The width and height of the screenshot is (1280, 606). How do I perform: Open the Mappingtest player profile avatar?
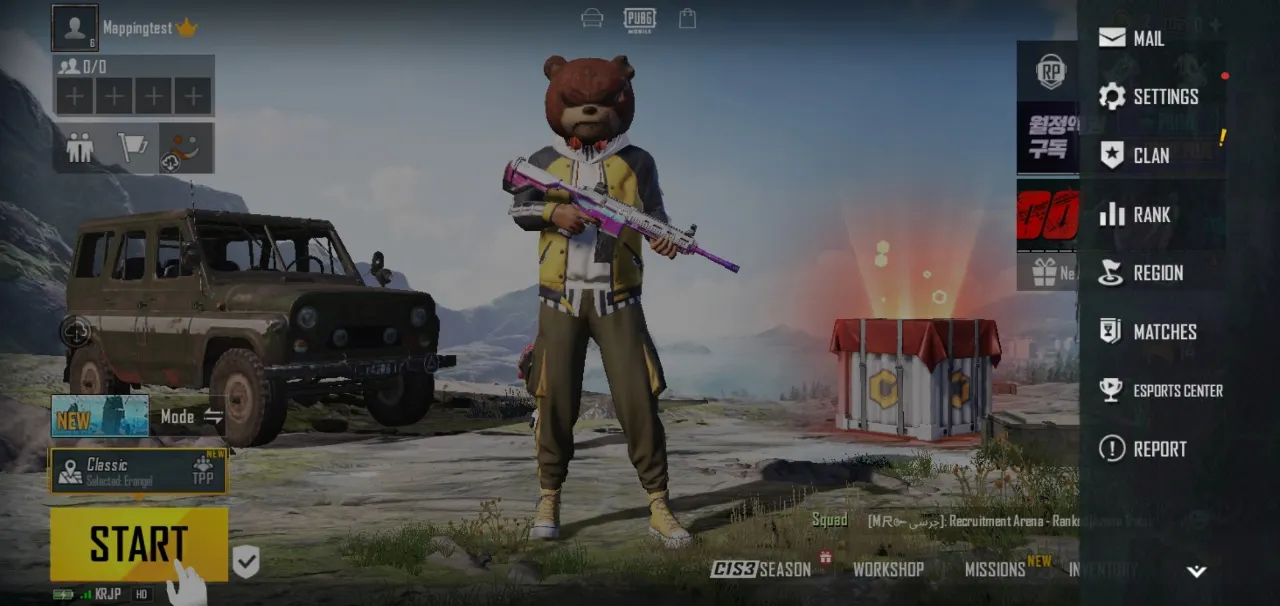pos(75,28)
